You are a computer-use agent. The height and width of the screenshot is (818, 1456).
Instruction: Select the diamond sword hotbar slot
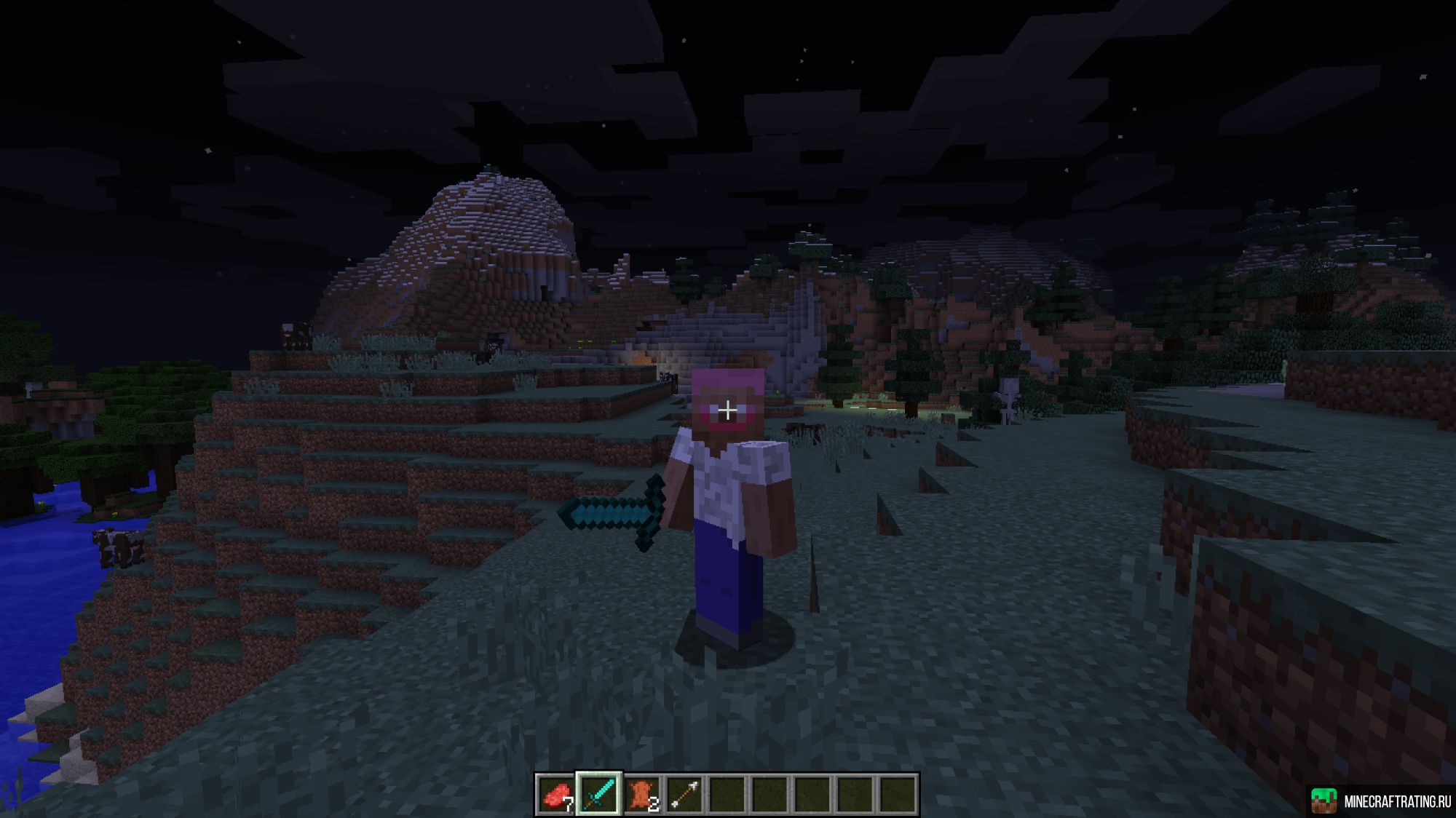tap(598, 798)
